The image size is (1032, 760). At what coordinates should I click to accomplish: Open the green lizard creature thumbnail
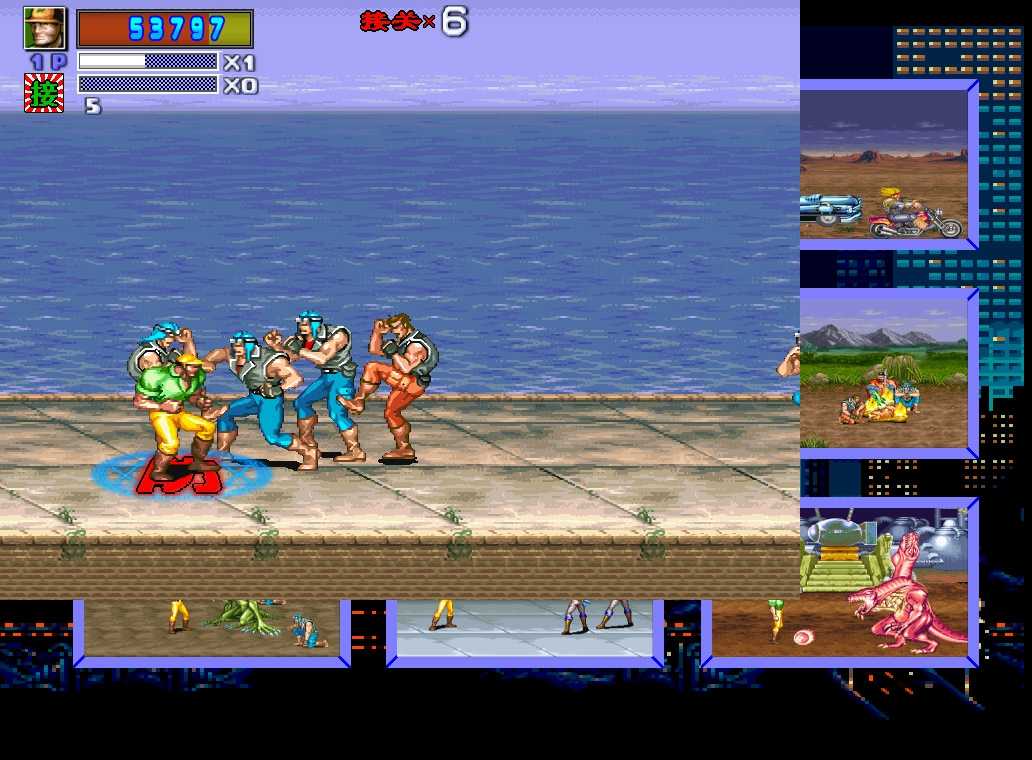tap(212, 628)
